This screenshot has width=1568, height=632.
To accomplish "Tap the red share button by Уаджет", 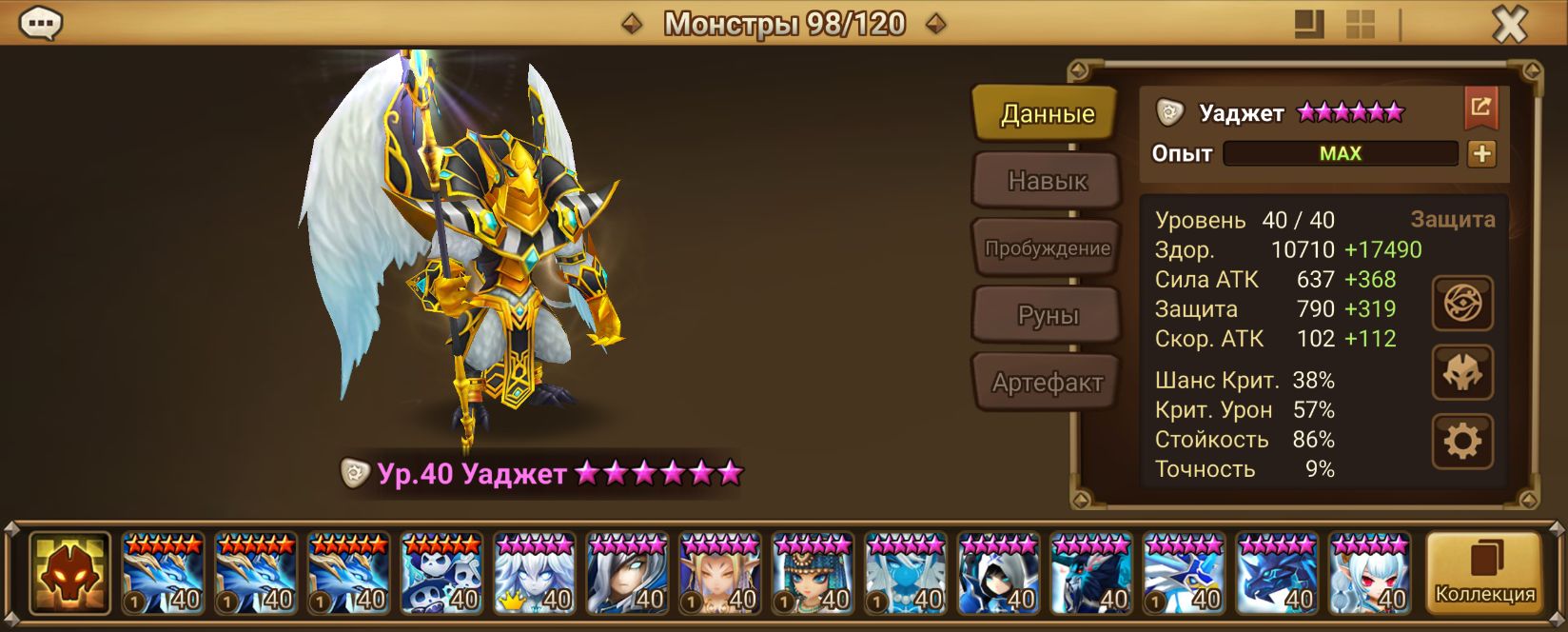I will pos(1480,108).
